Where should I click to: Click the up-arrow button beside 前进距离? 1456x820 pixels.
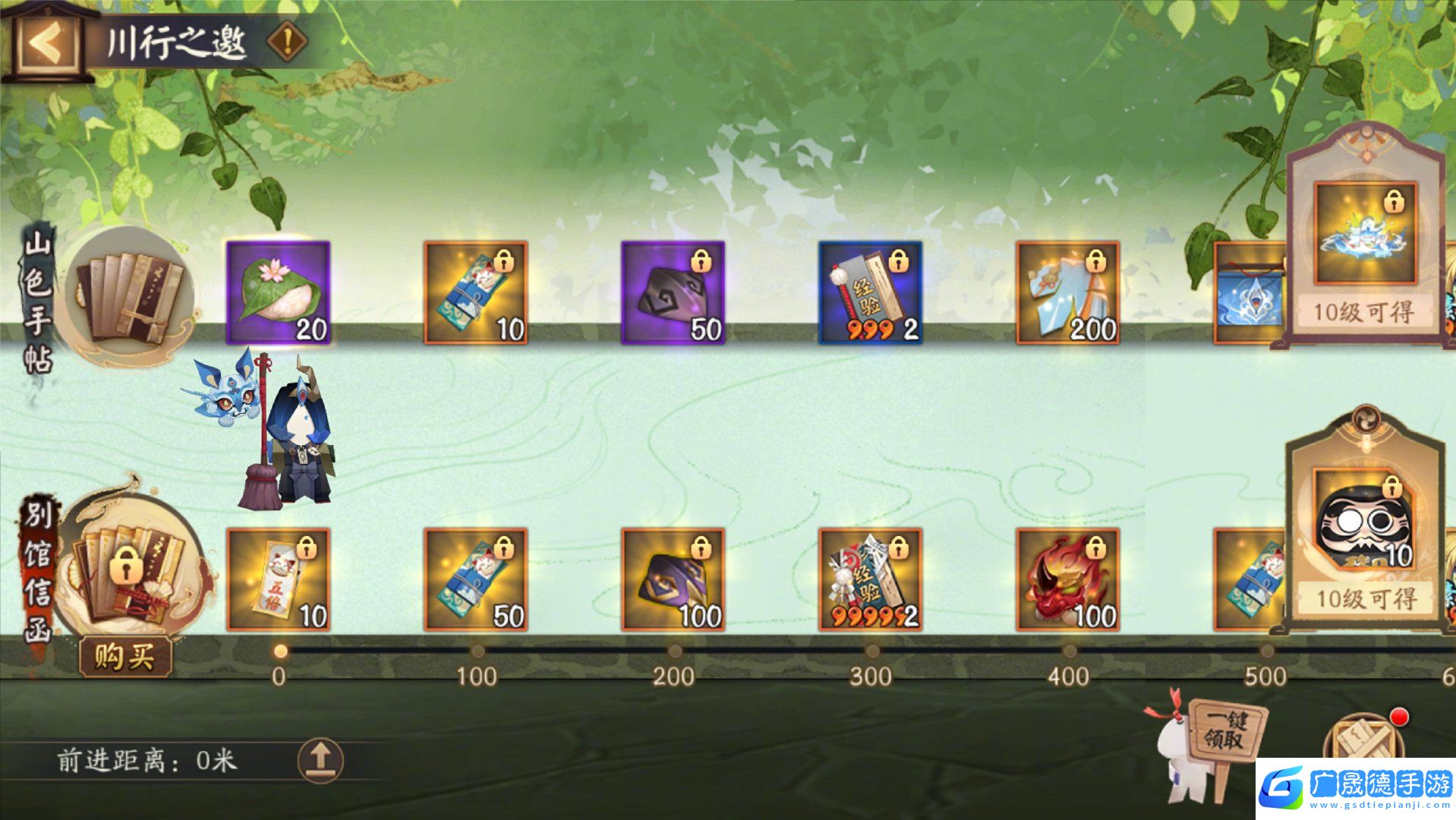320,759
